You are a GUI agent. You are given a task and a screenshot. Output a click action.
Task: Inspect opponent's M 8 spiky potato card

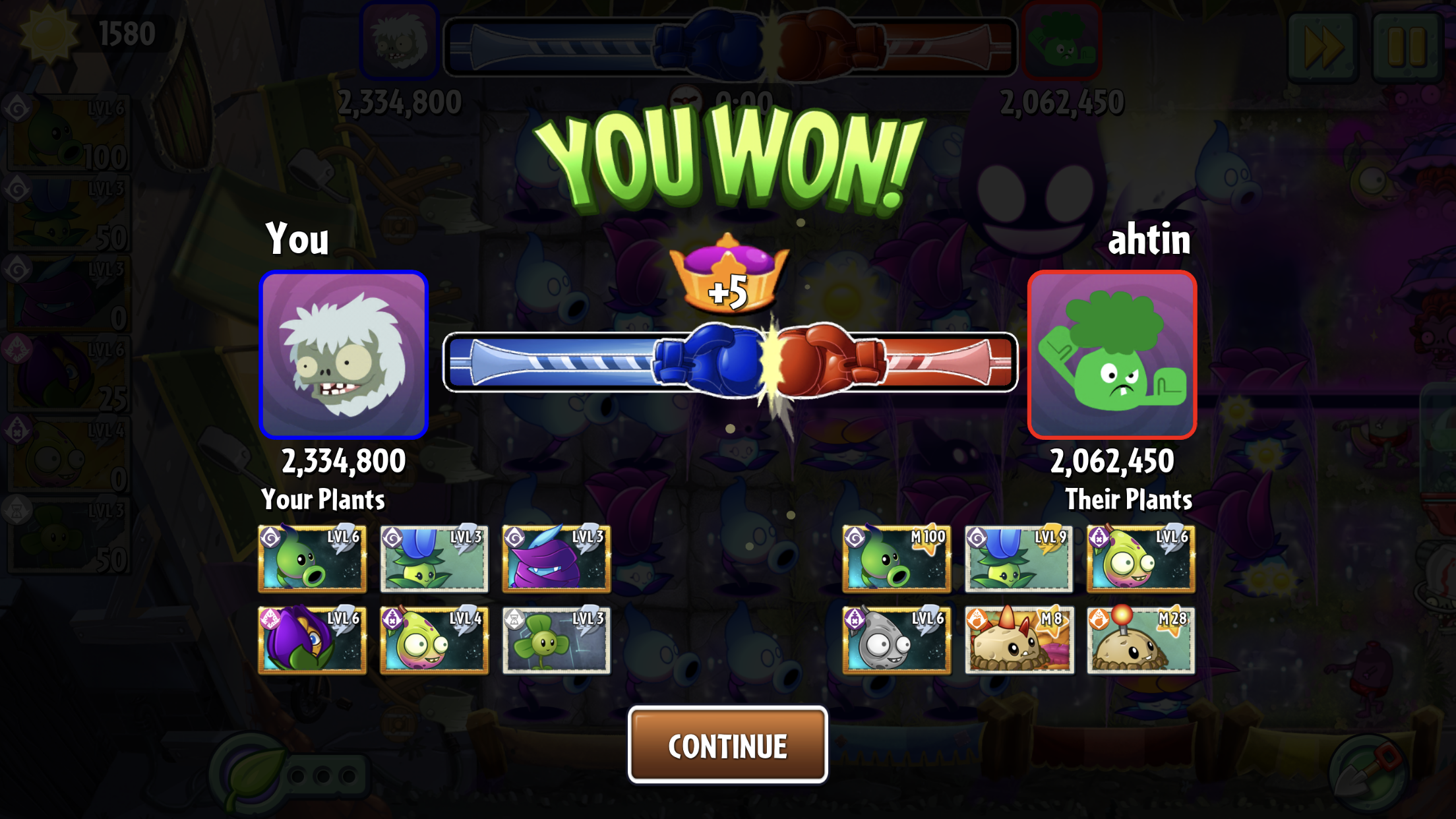tap(1018, 640)
